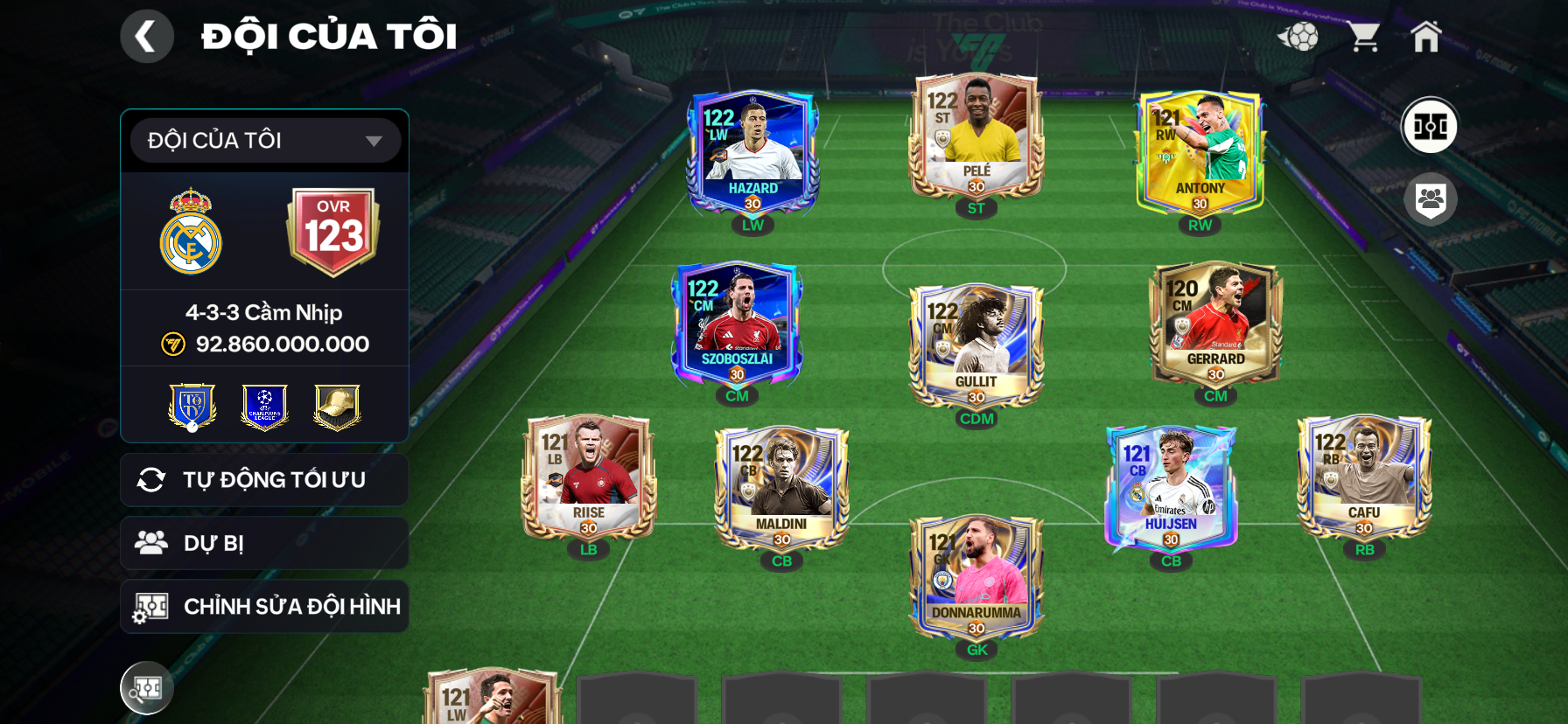Select Maldini's CB card
1568x724 pixels.
781,490
